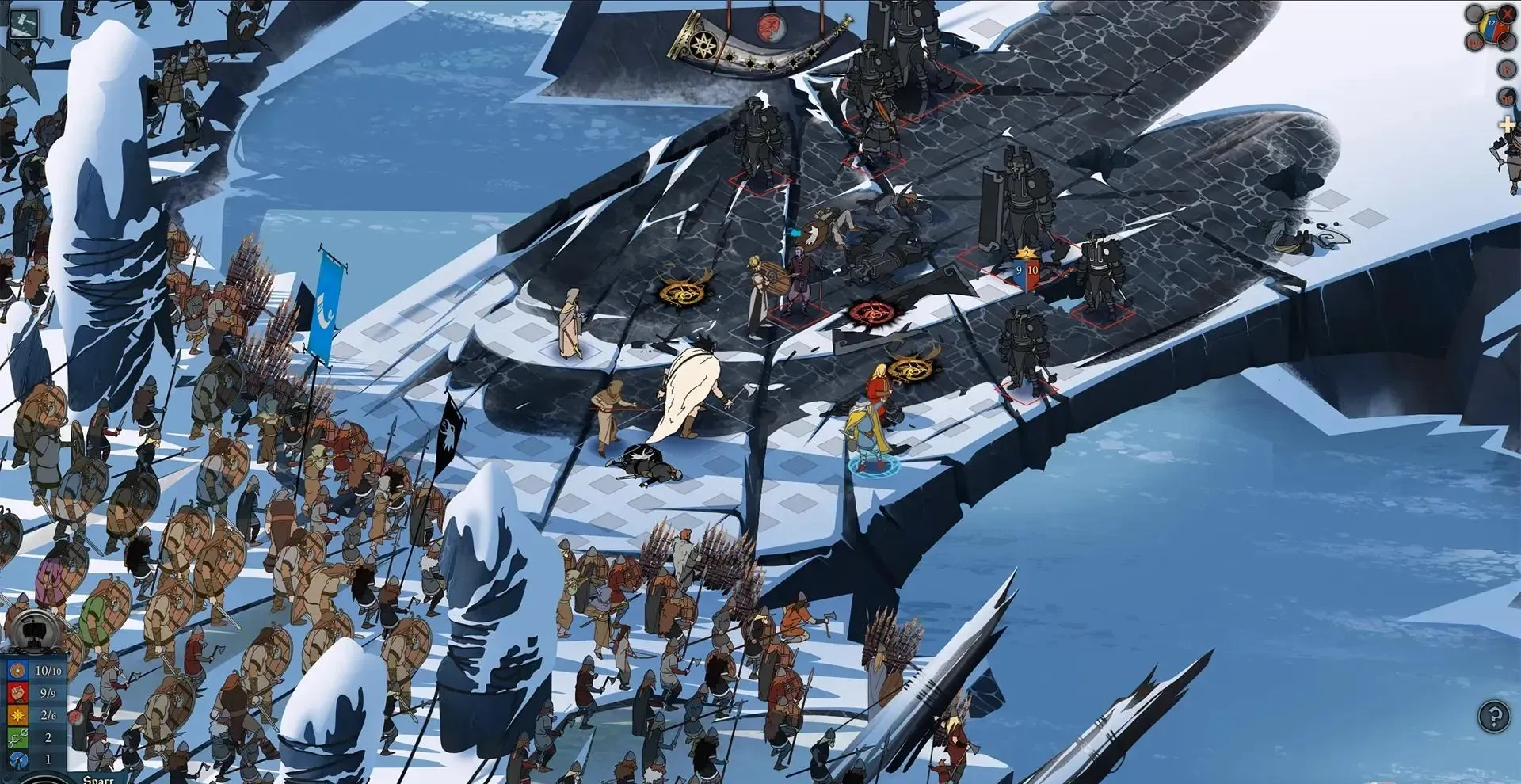Click the round red K button
The height and width of the screenshot is (784, 1521).
[x=1506, y=70]
